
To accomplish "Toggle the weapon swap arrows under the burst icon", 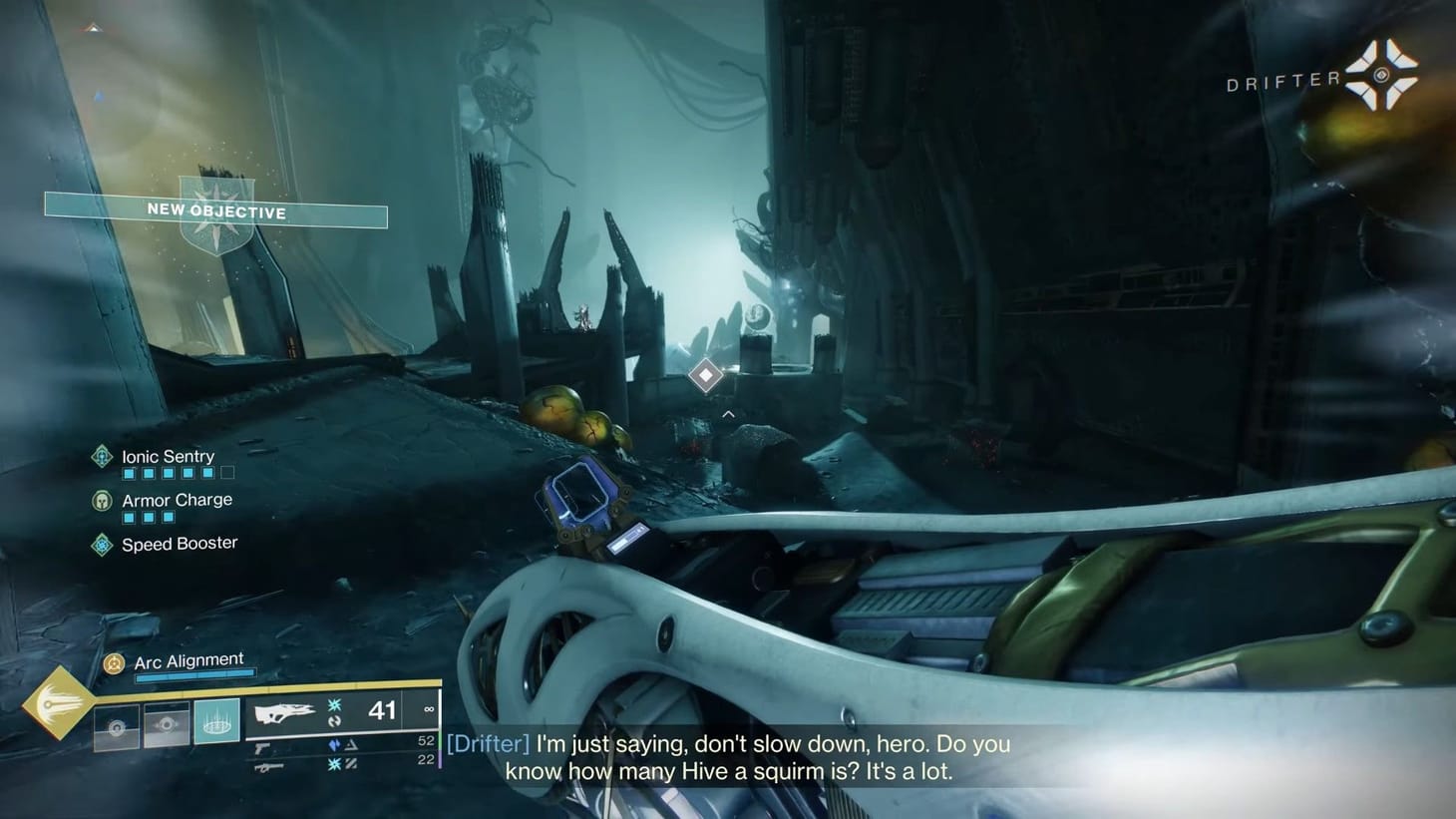I will point(337,721).
